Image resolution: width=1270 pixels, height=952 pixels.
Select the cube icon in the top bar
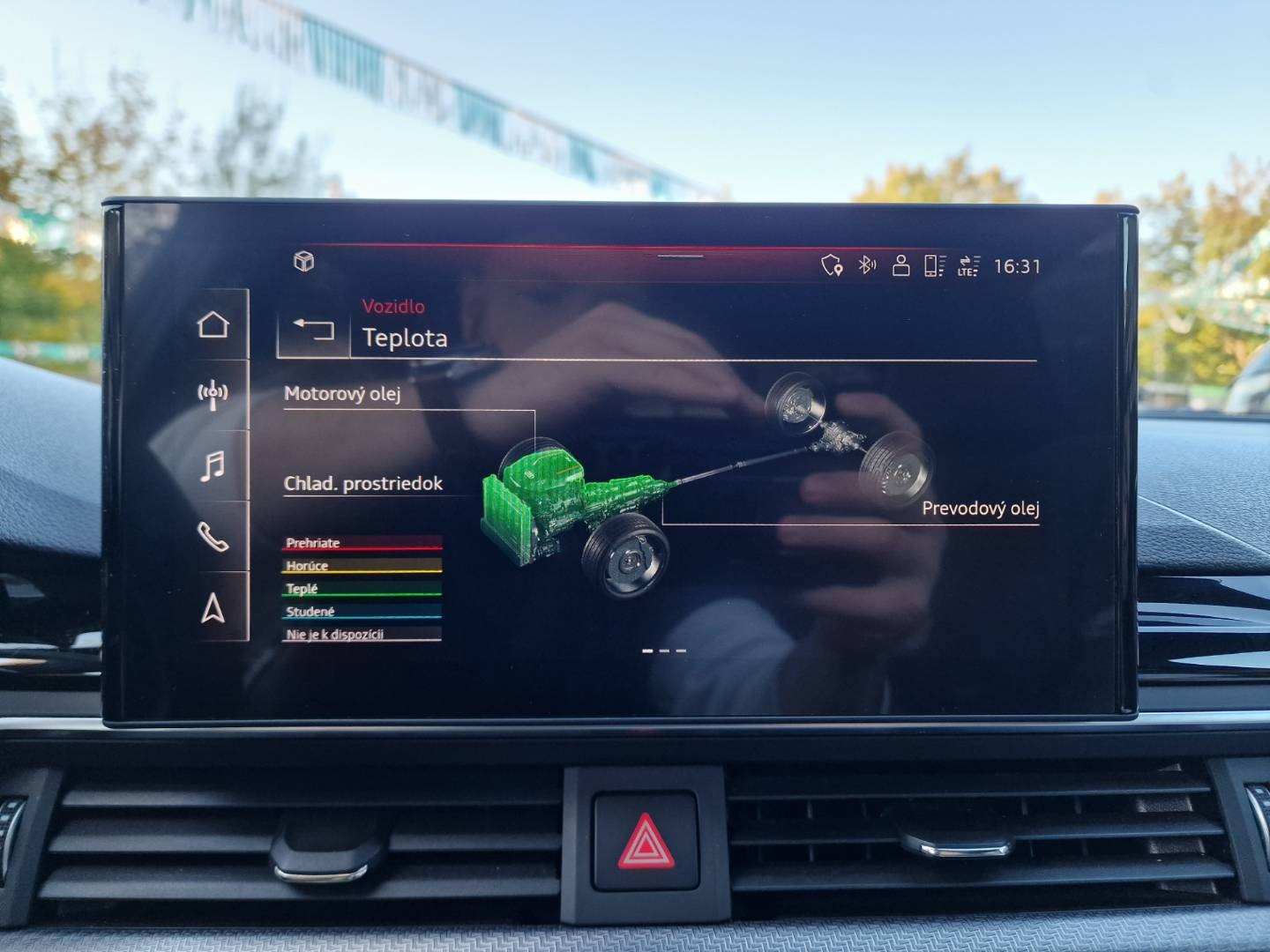pyautogui.click(x=304, y=262)
